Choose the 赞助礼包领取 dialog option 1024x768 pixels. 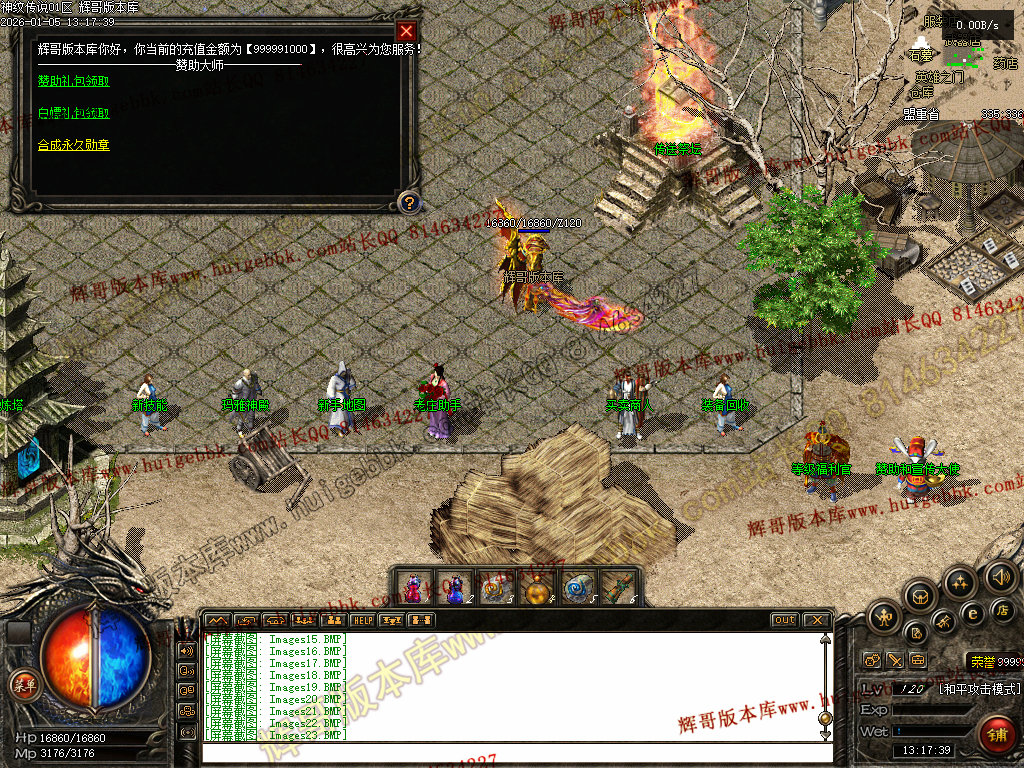73,81
